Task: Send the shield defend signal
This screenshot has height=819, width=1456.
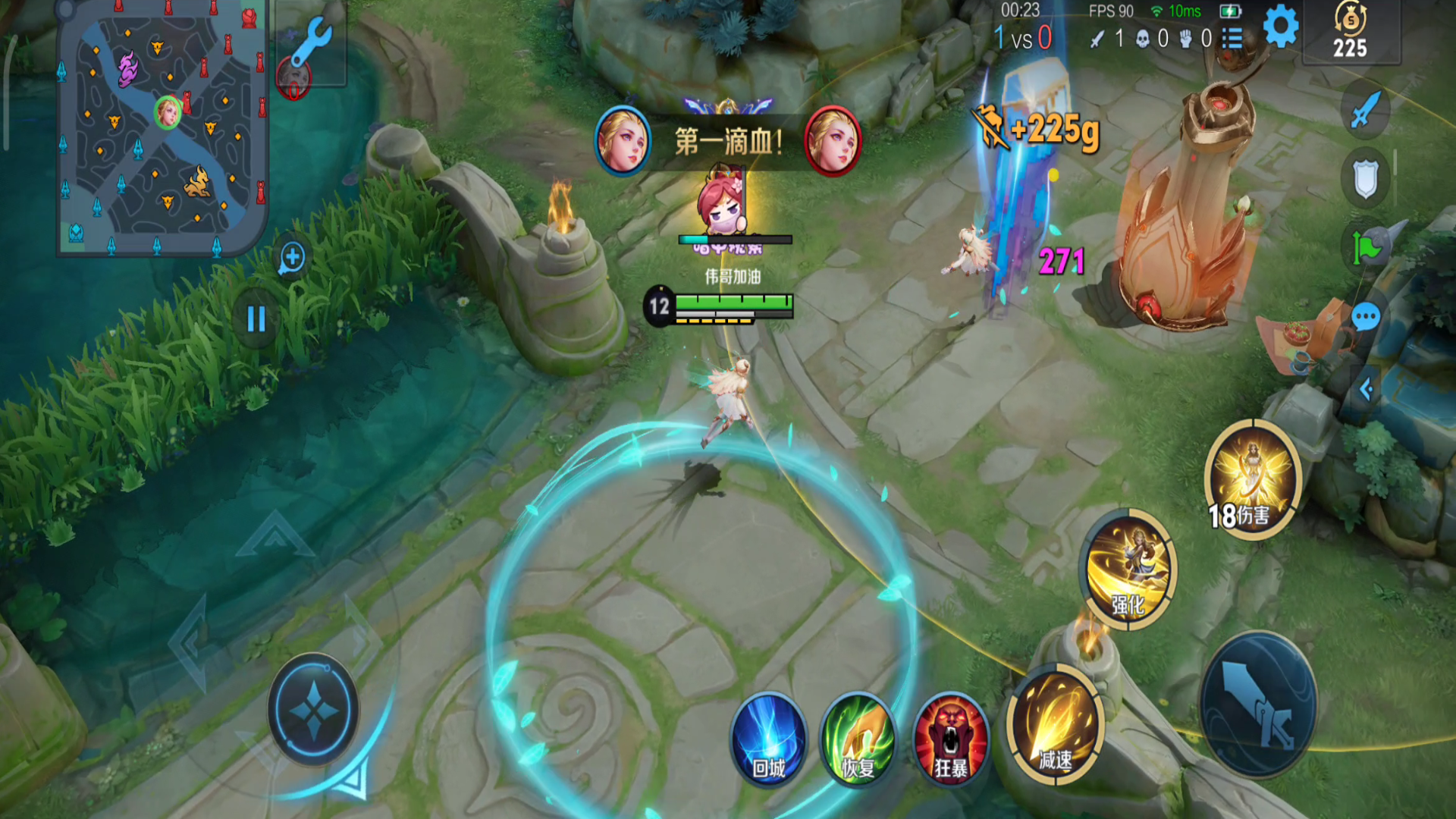Action: (1365, 179)
